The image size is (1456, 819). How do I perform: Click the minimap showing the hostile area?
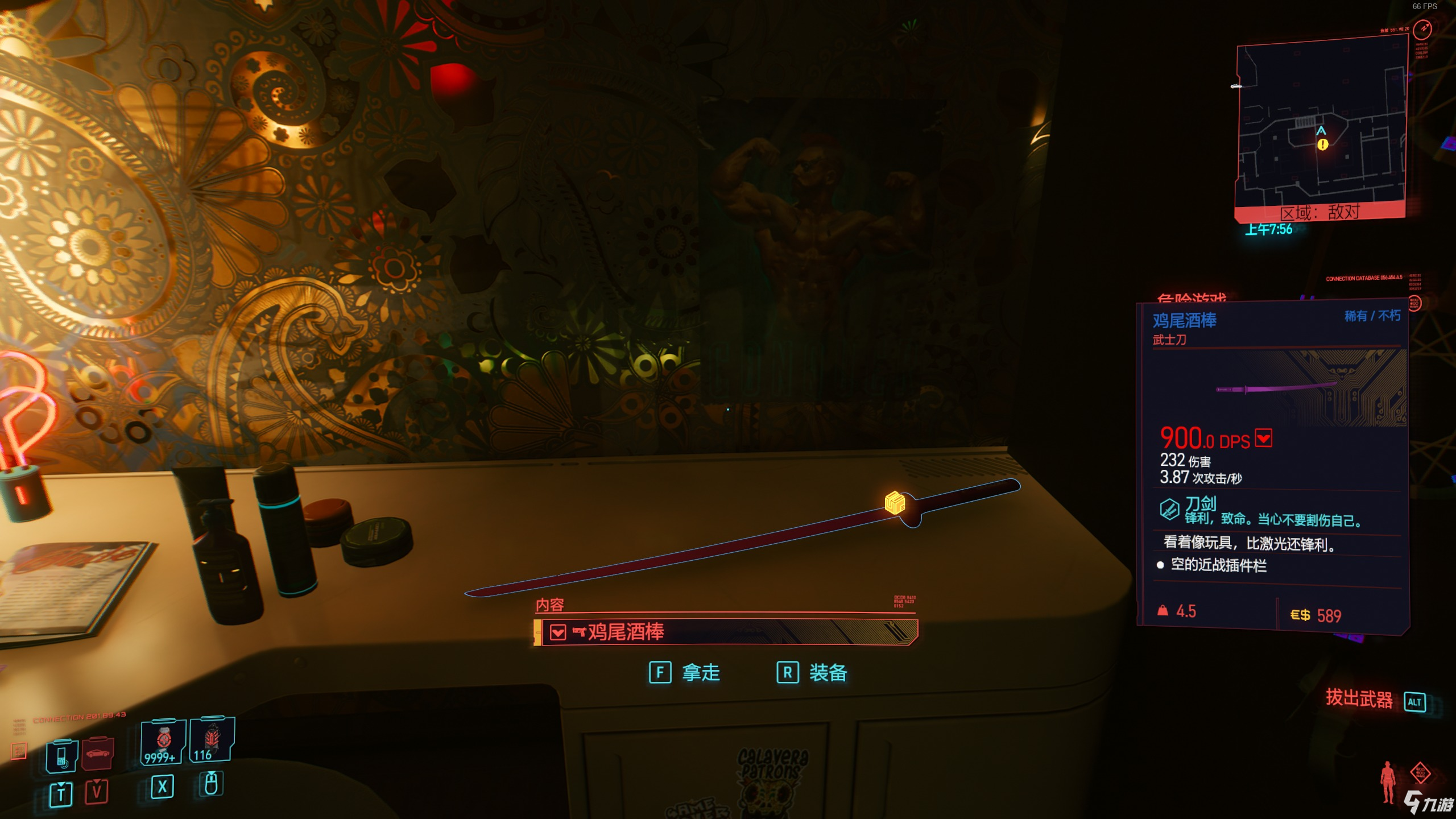click(x=1321, y=125)
